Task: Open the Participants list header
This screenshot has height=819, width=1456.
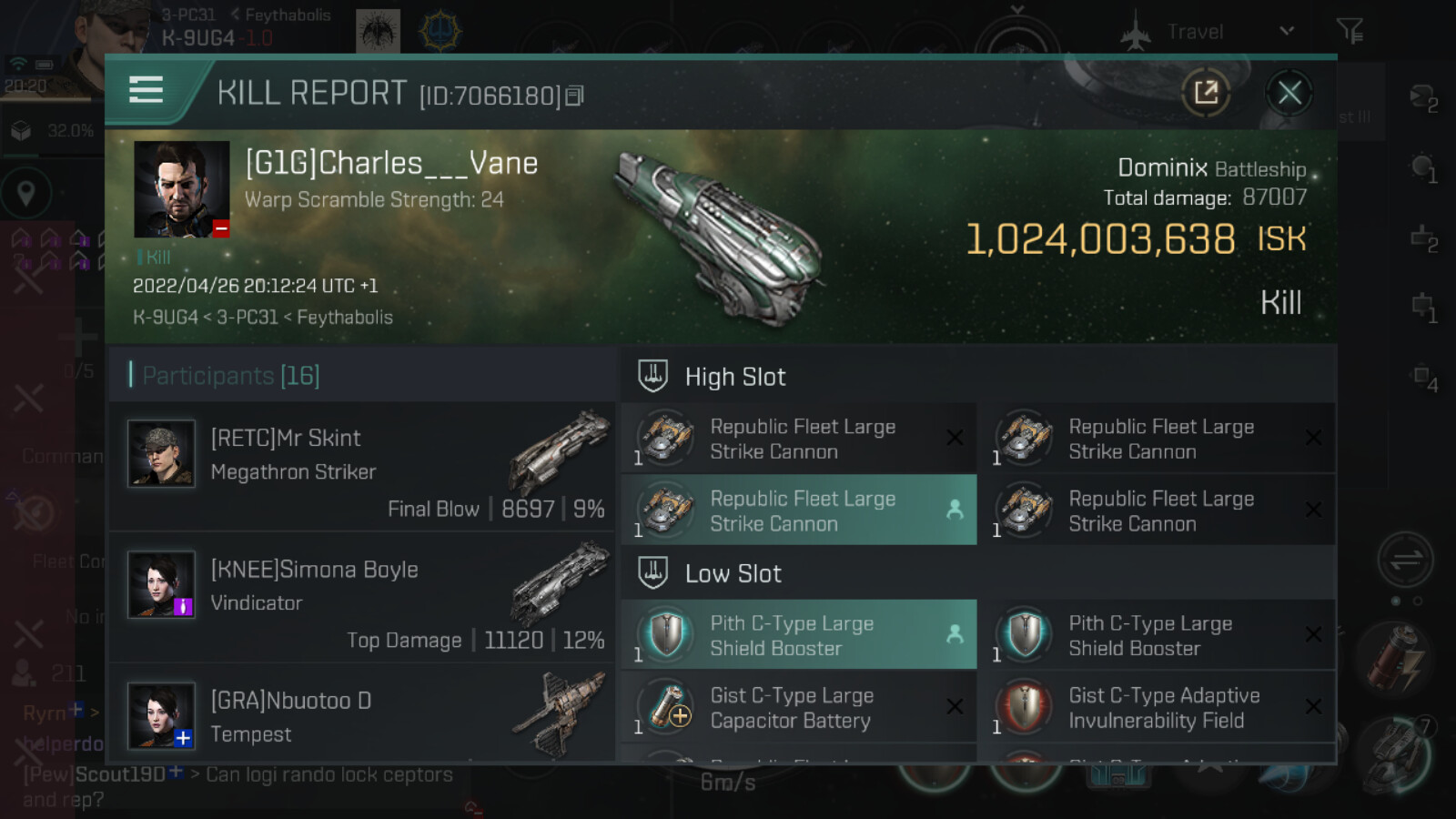Action: click(x=231, y=375)
